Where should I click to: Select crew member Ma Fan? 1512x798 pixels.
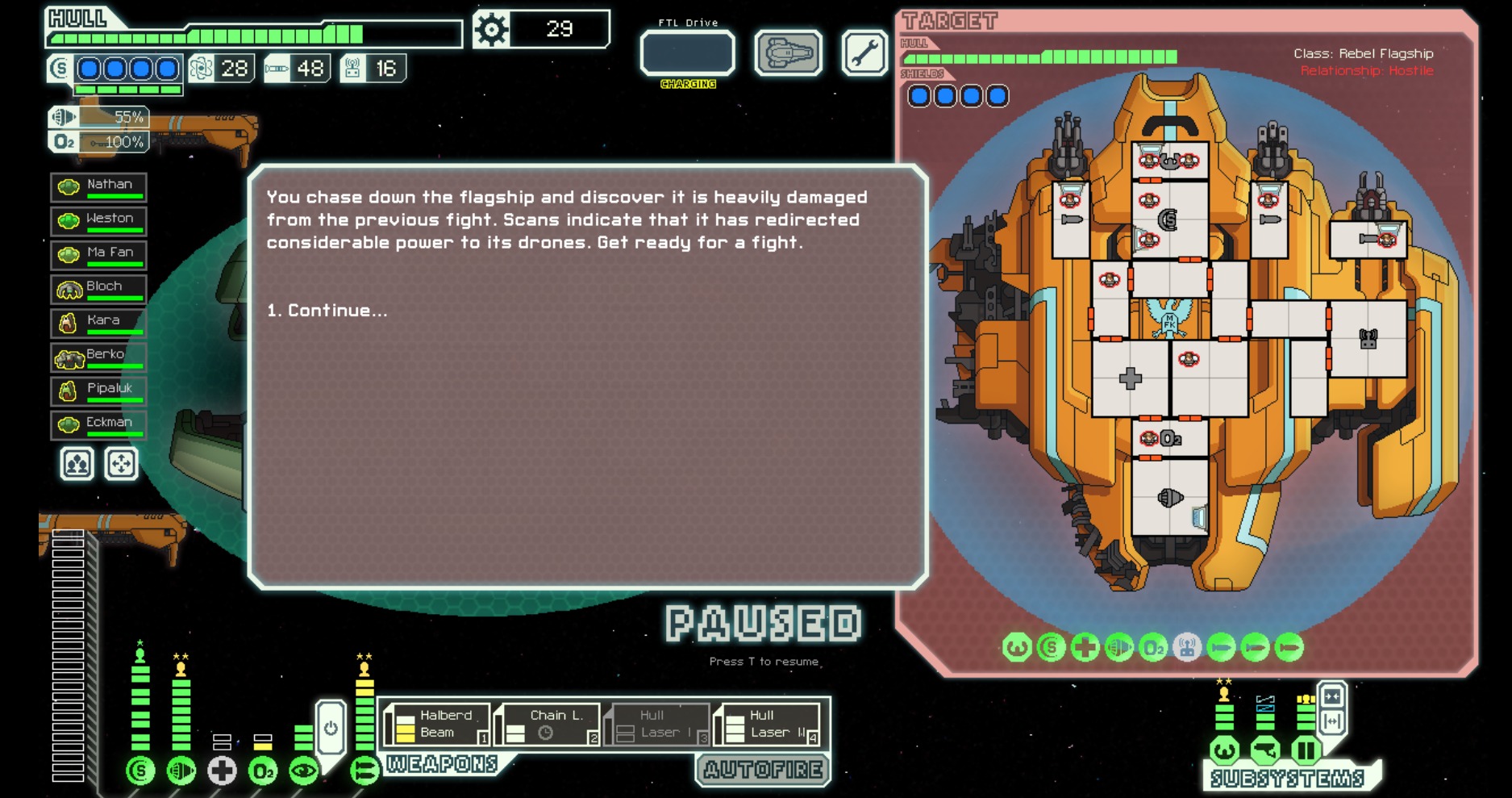click(98, 254)
